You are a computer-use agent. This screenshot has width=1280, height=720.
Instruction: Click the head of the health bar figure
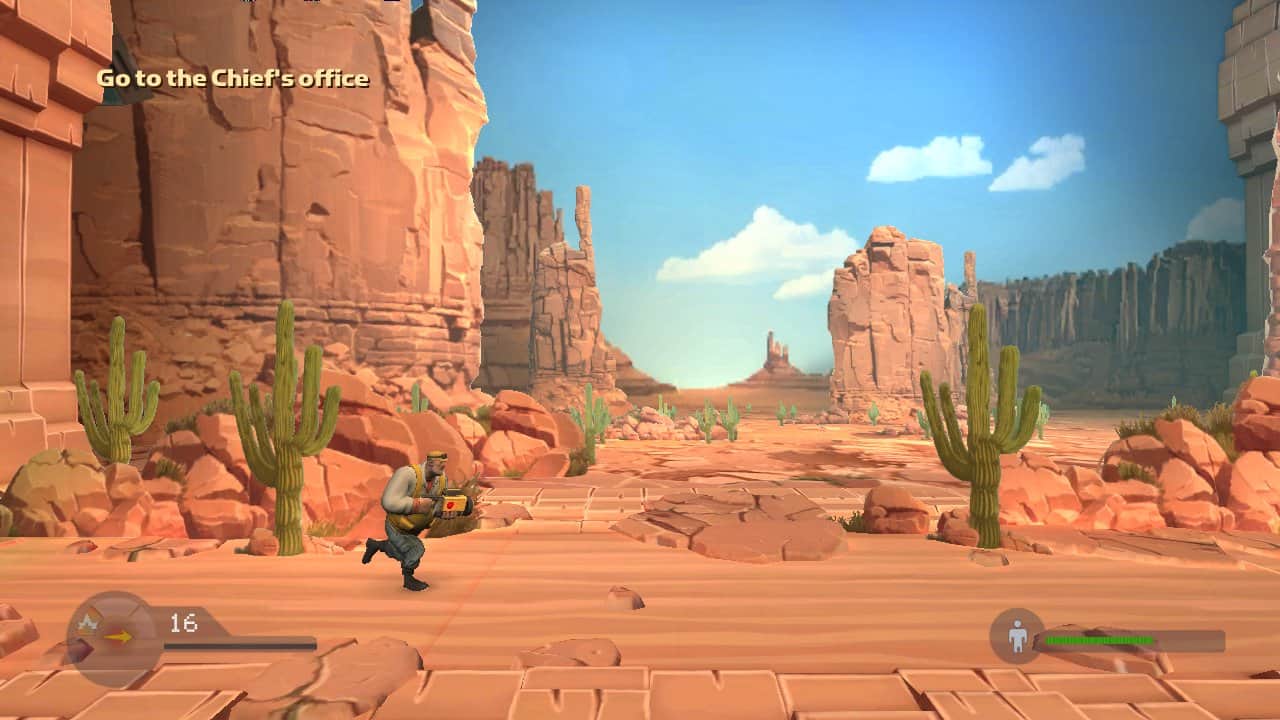pyautogui.click(x=1018, y=623)
